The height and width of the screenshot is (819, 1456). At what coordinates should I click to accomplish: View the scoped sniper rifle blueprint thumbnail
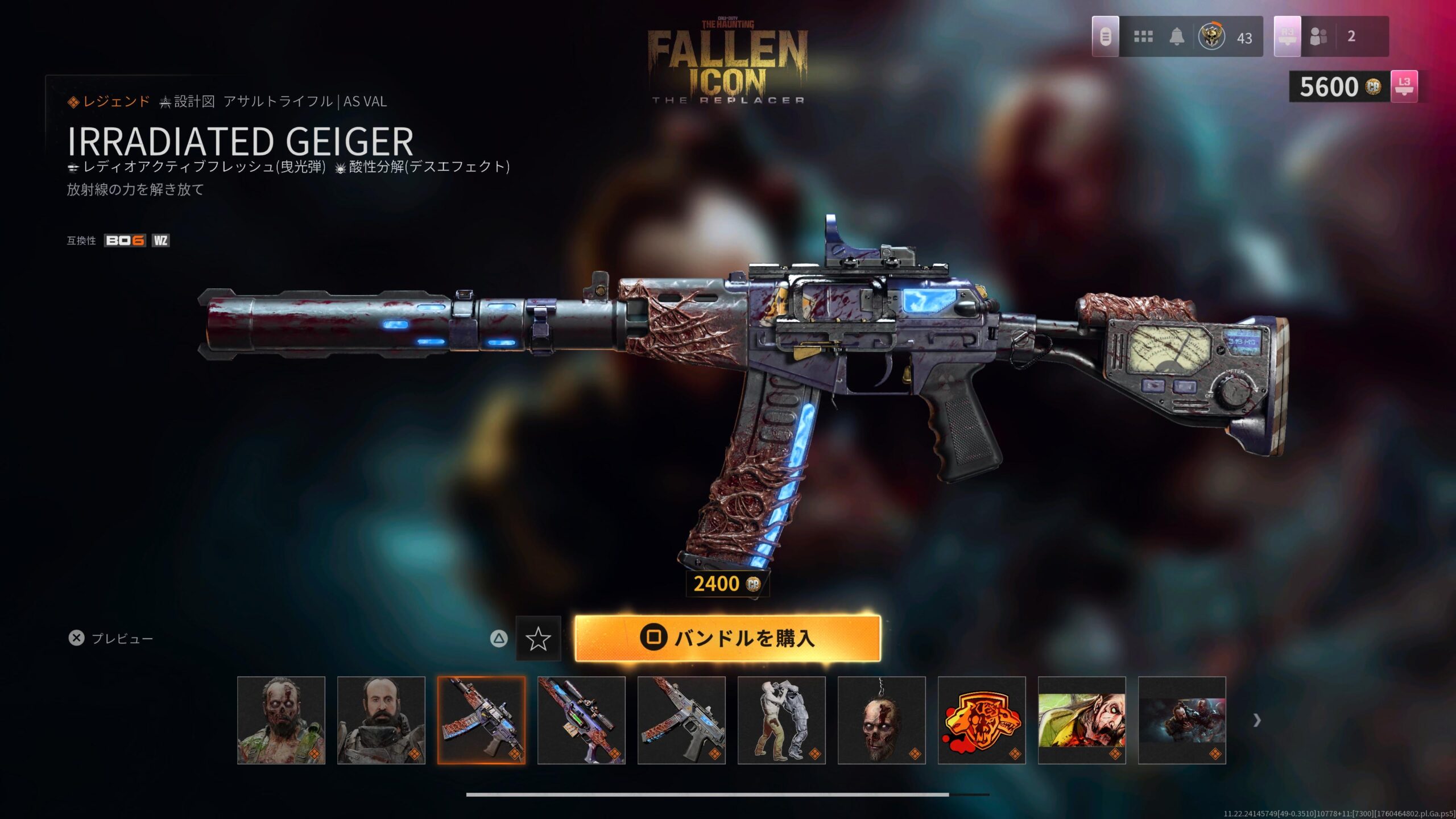pyautogui.click(x=581, y=720)
